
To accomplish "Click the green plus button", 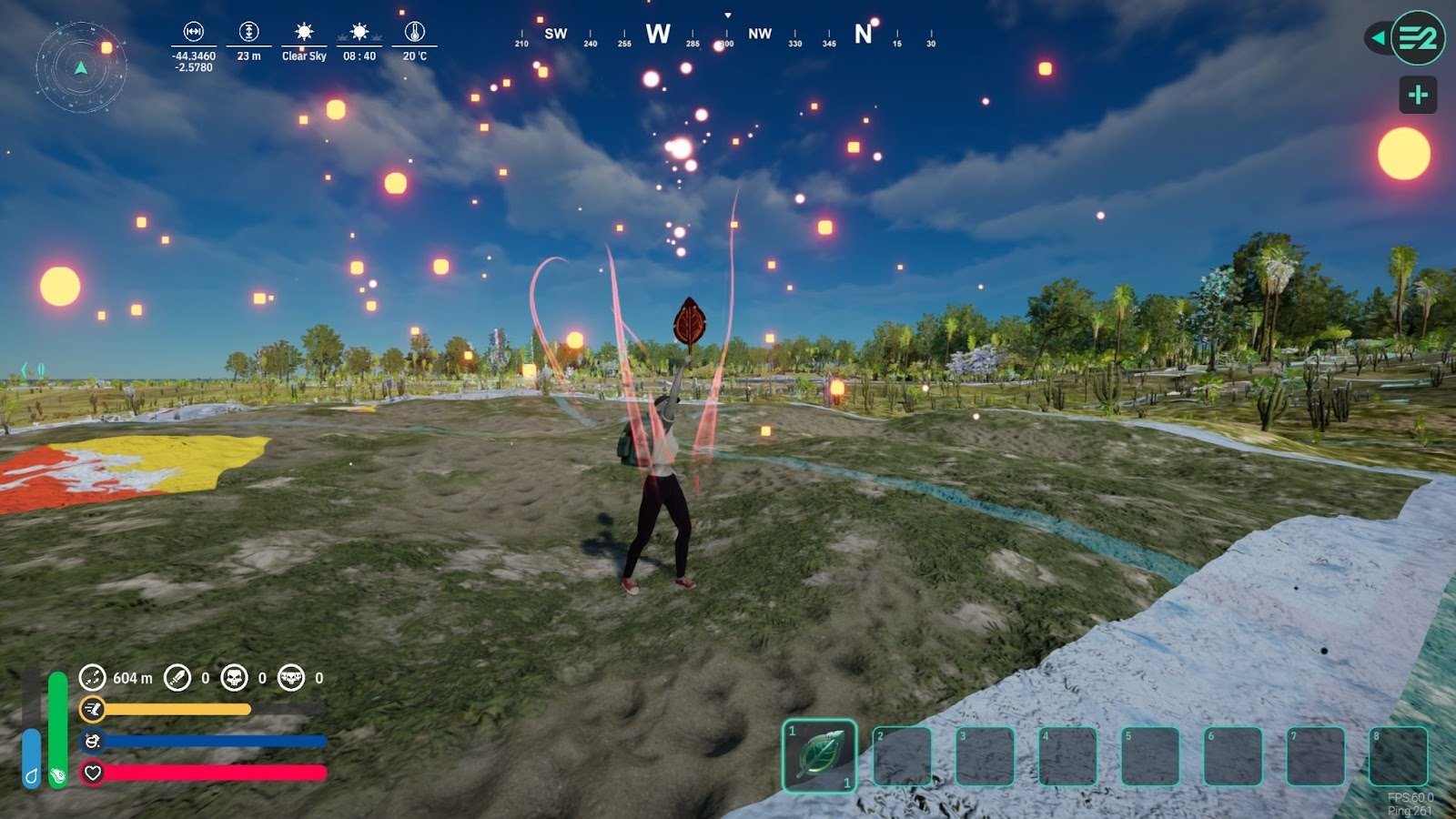I will coord(1418,96).
